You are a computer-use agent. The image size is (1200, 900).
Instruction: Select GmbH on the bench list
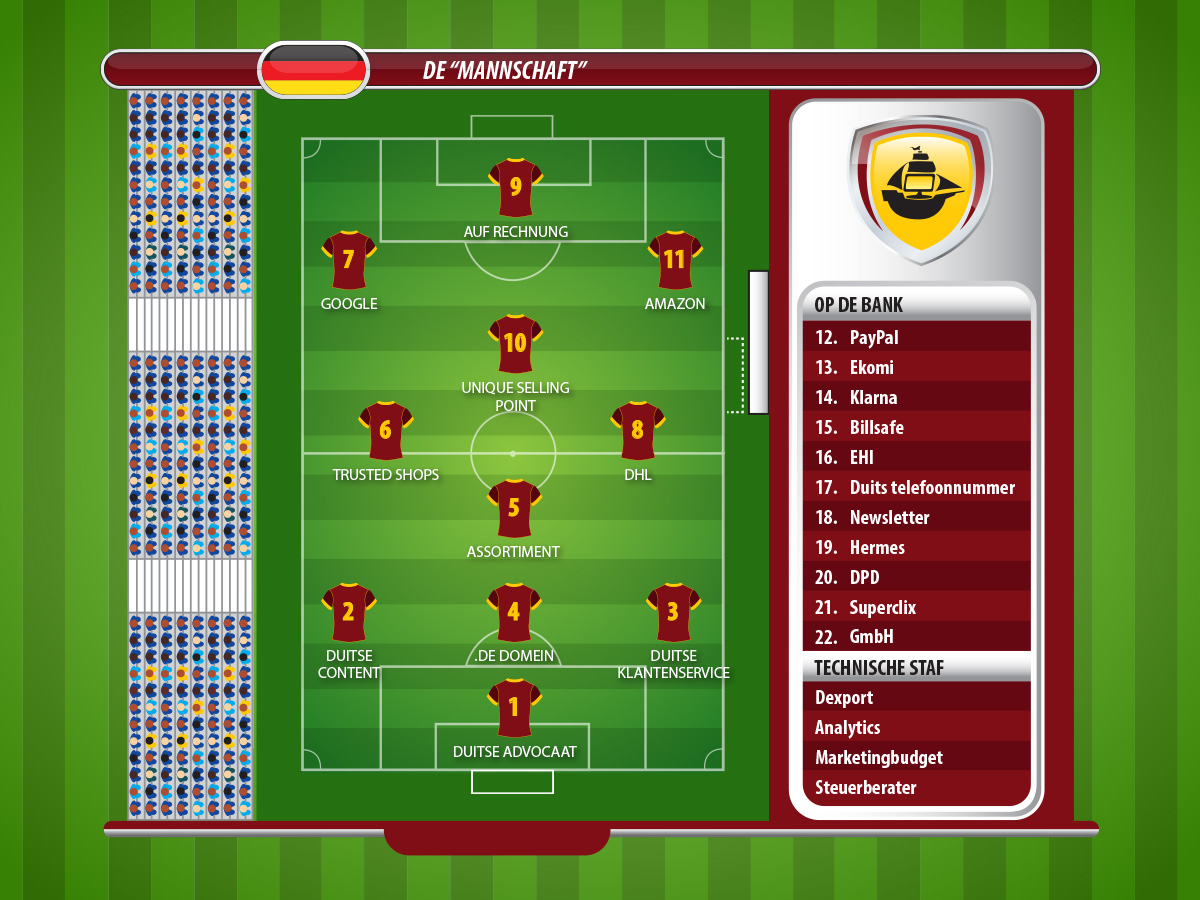click(x=916, y=636)
